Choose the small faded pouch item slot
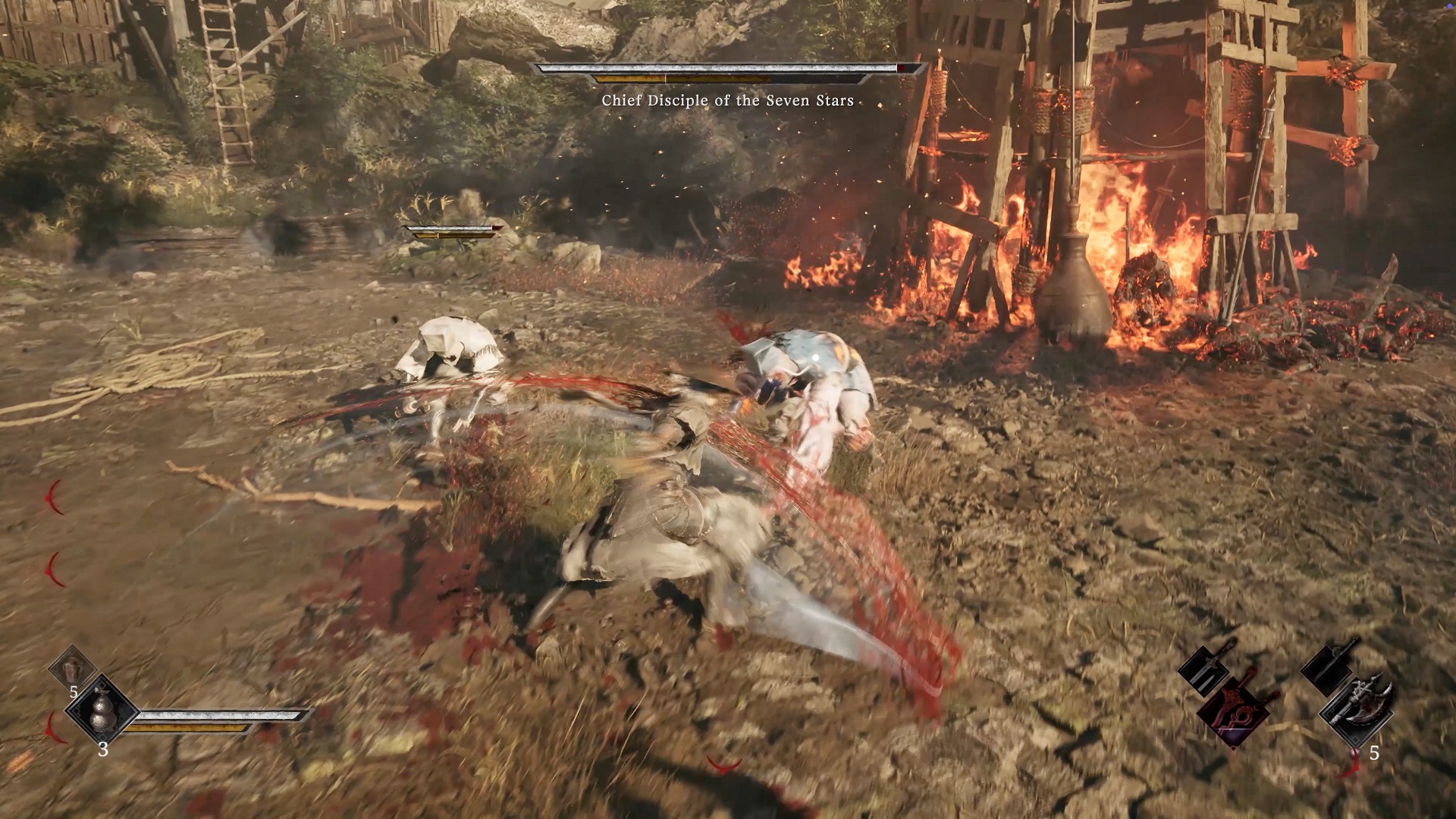The width and height of the screenshot is (1456, 819). click(x=72, y=668)
